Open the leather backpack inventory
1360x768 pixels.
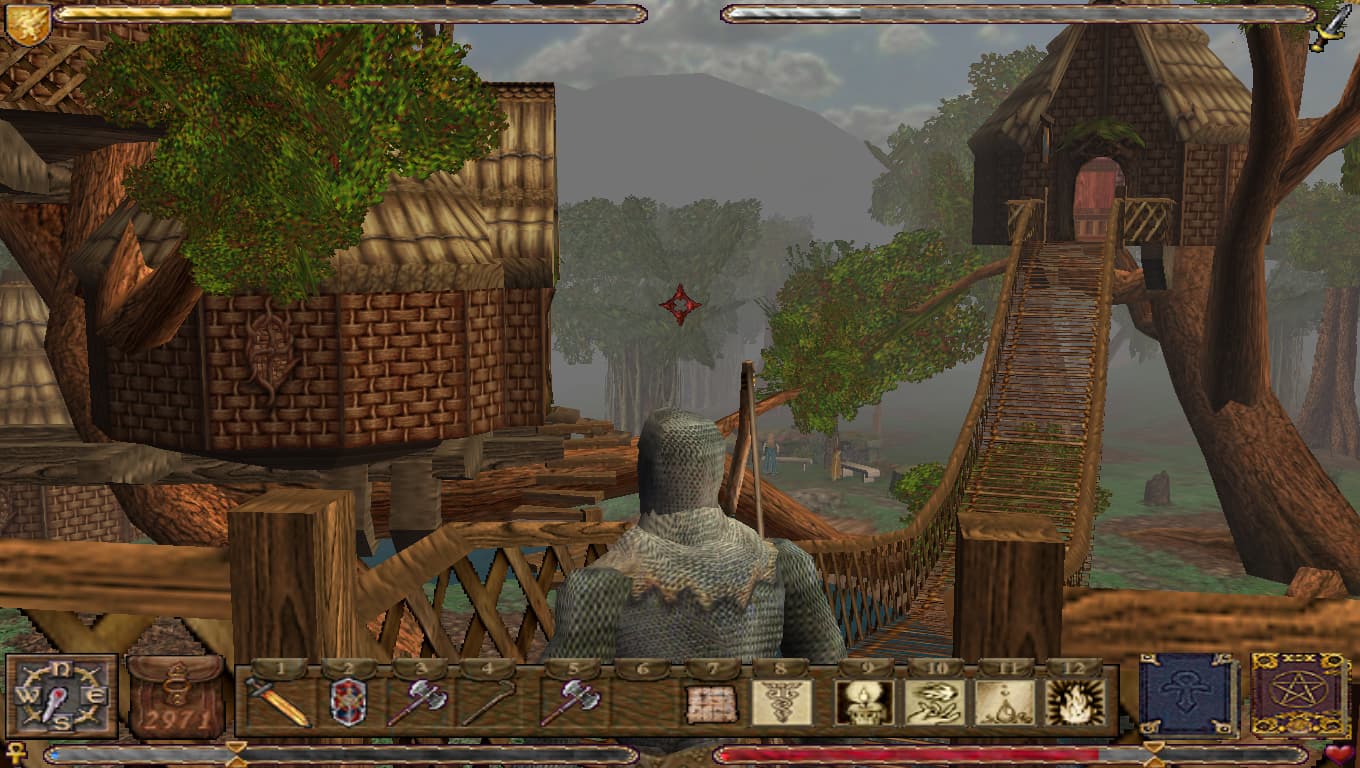pos(177,696)
